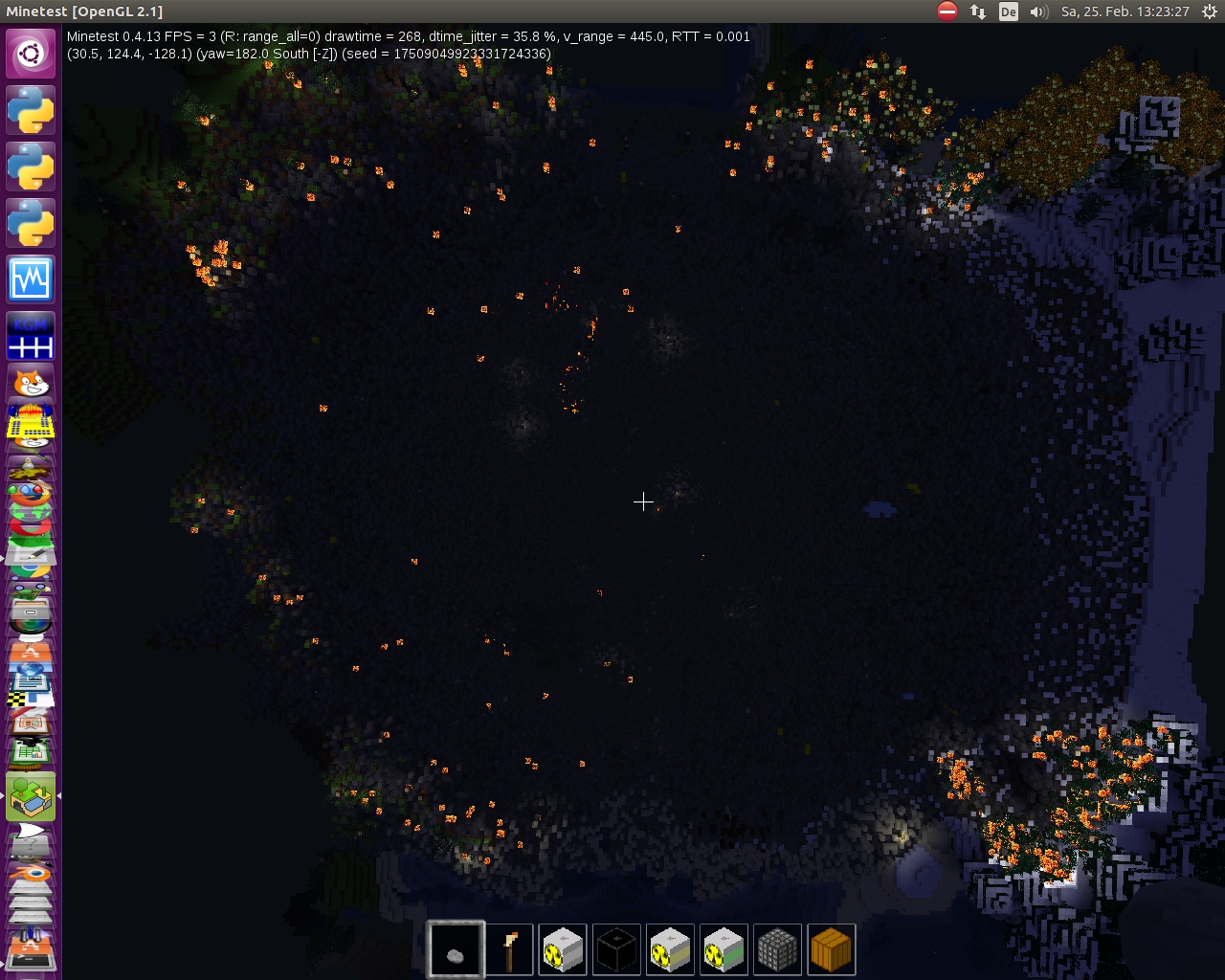Screen dimensions: 1225x980
Task: Open the keyboard layout menu labeled De
Action: pos(1008,12)
